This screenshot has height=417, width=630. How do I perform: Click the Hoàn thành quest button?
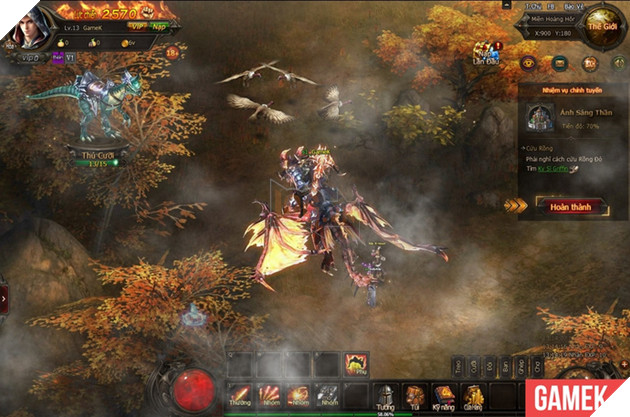pyautogui.click(x=563, y=207)
